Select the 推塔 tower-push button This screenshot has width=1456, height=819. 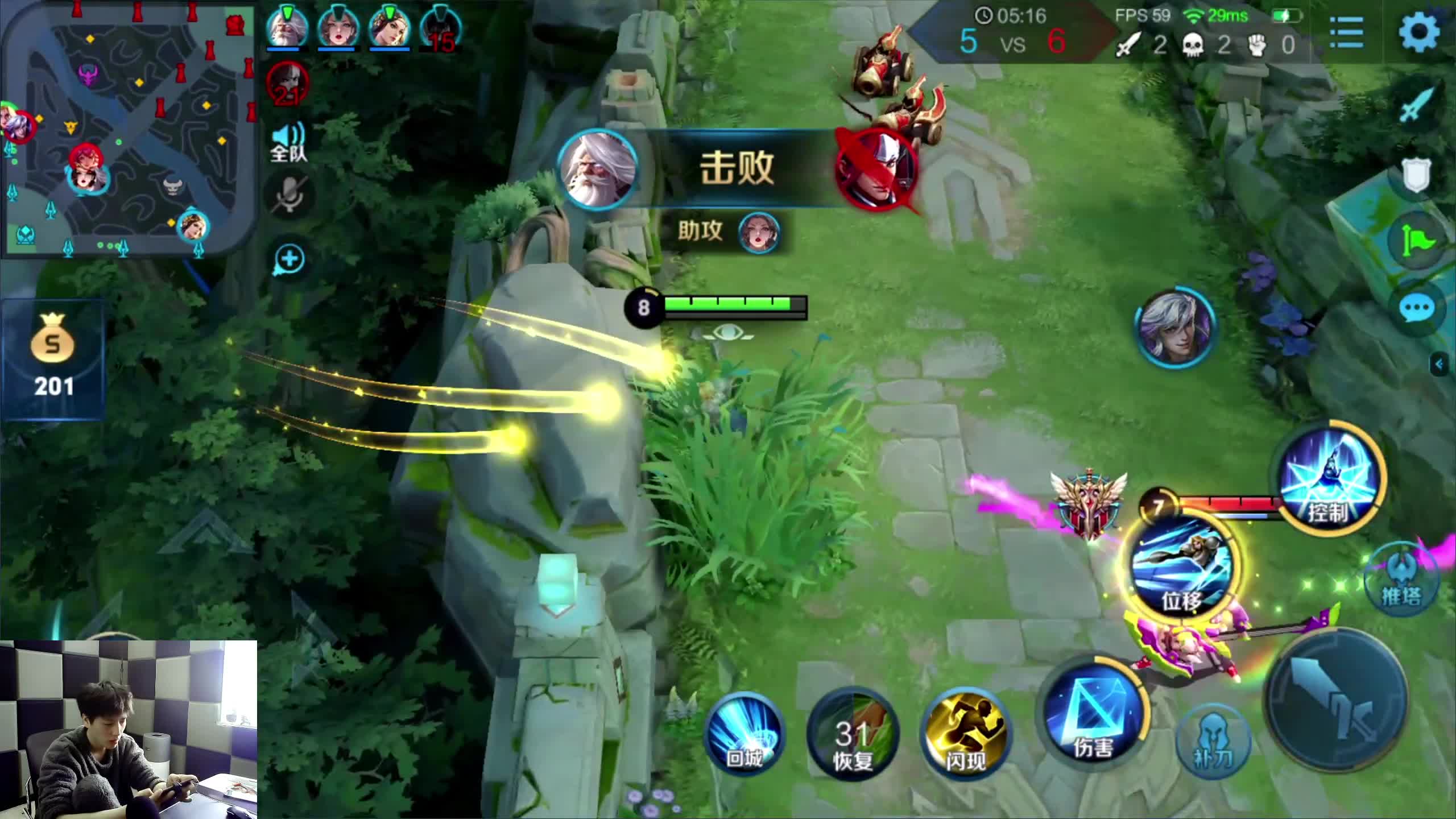(x=1400, y=580)
